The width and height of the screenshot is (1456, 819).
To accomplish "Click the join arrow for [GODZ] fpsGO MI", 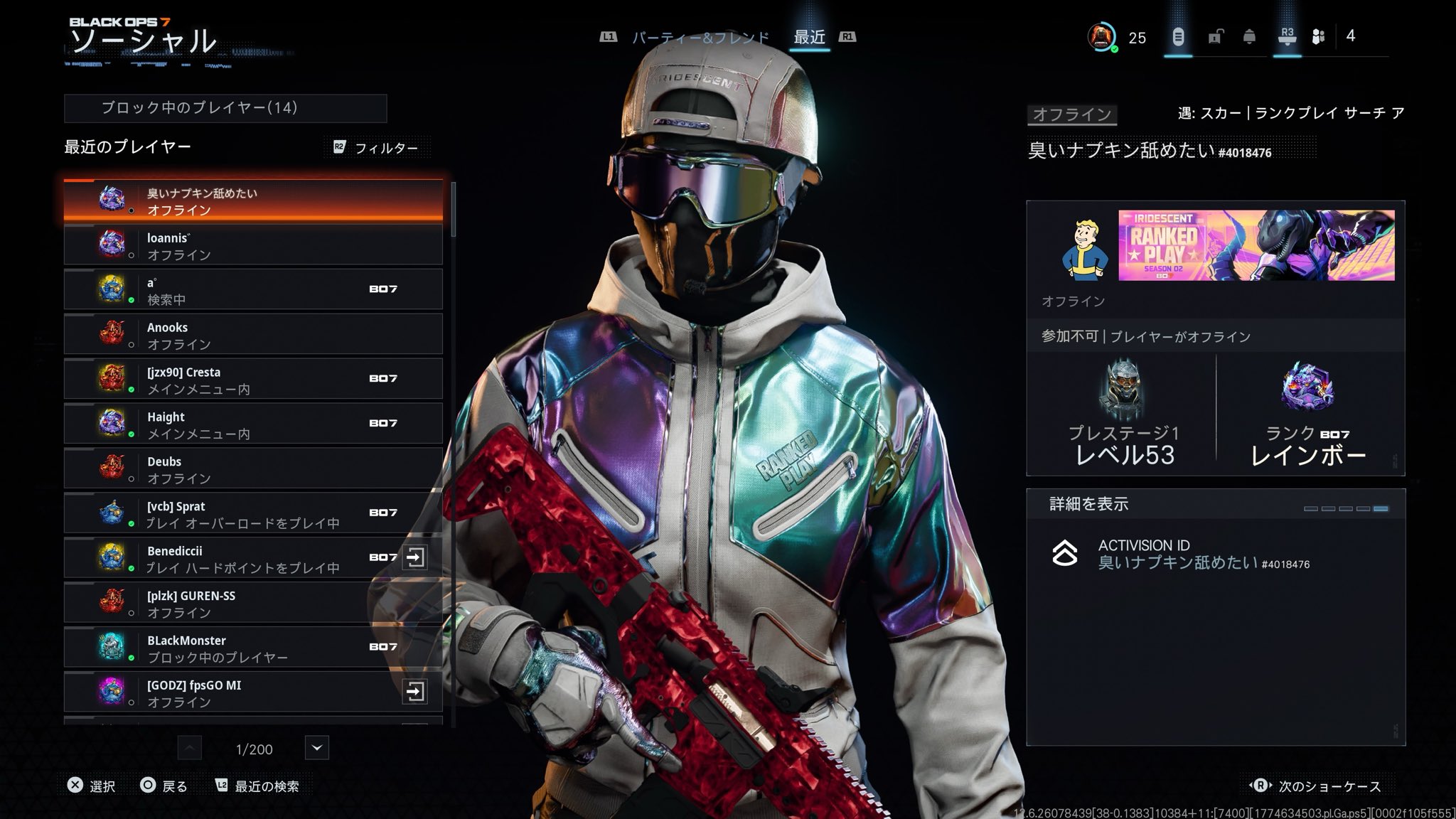I will coord(414,692).
